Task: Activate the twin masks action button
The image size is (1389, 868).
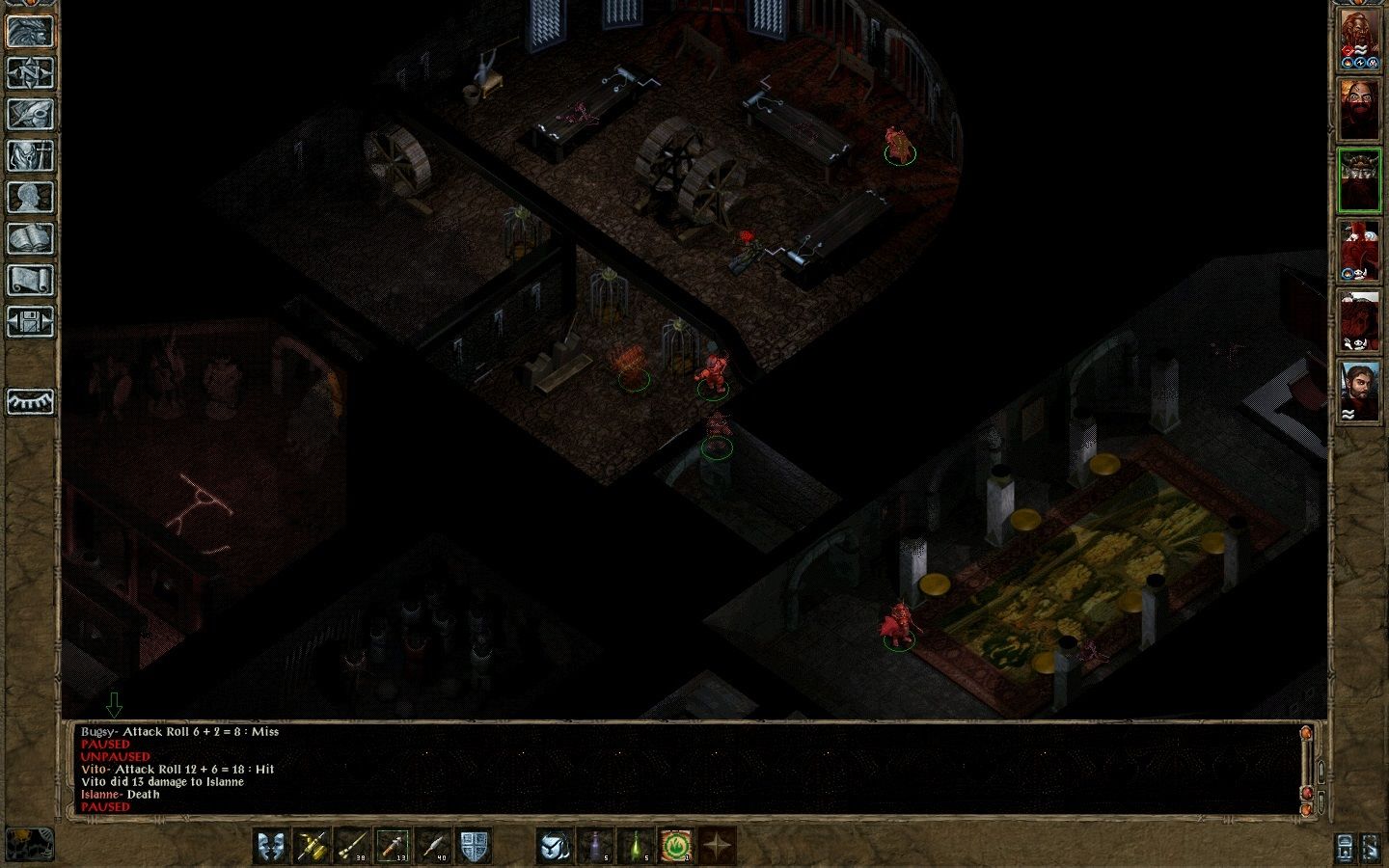Action: tap(272, 846)
